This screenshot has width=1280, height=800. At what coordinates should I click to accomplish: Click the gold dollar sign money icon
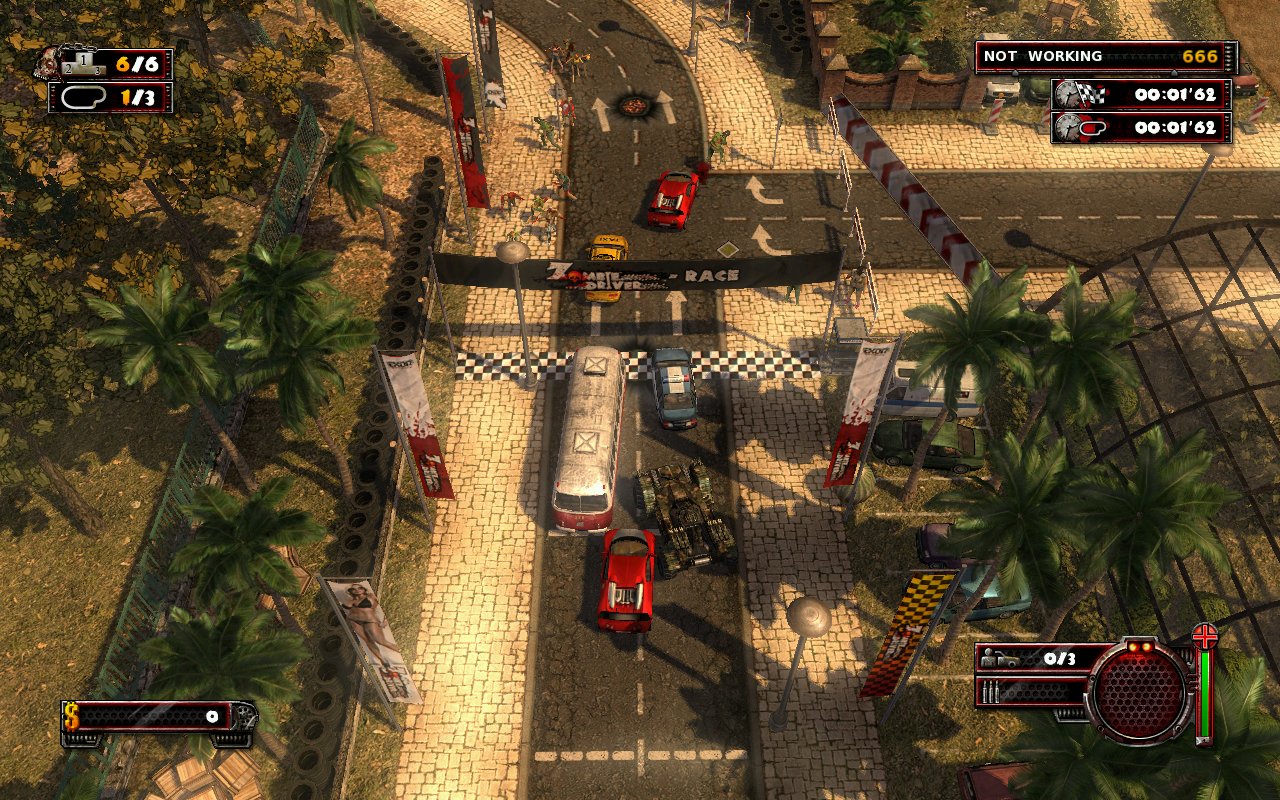pyautogui.click(x=72, y=716)
